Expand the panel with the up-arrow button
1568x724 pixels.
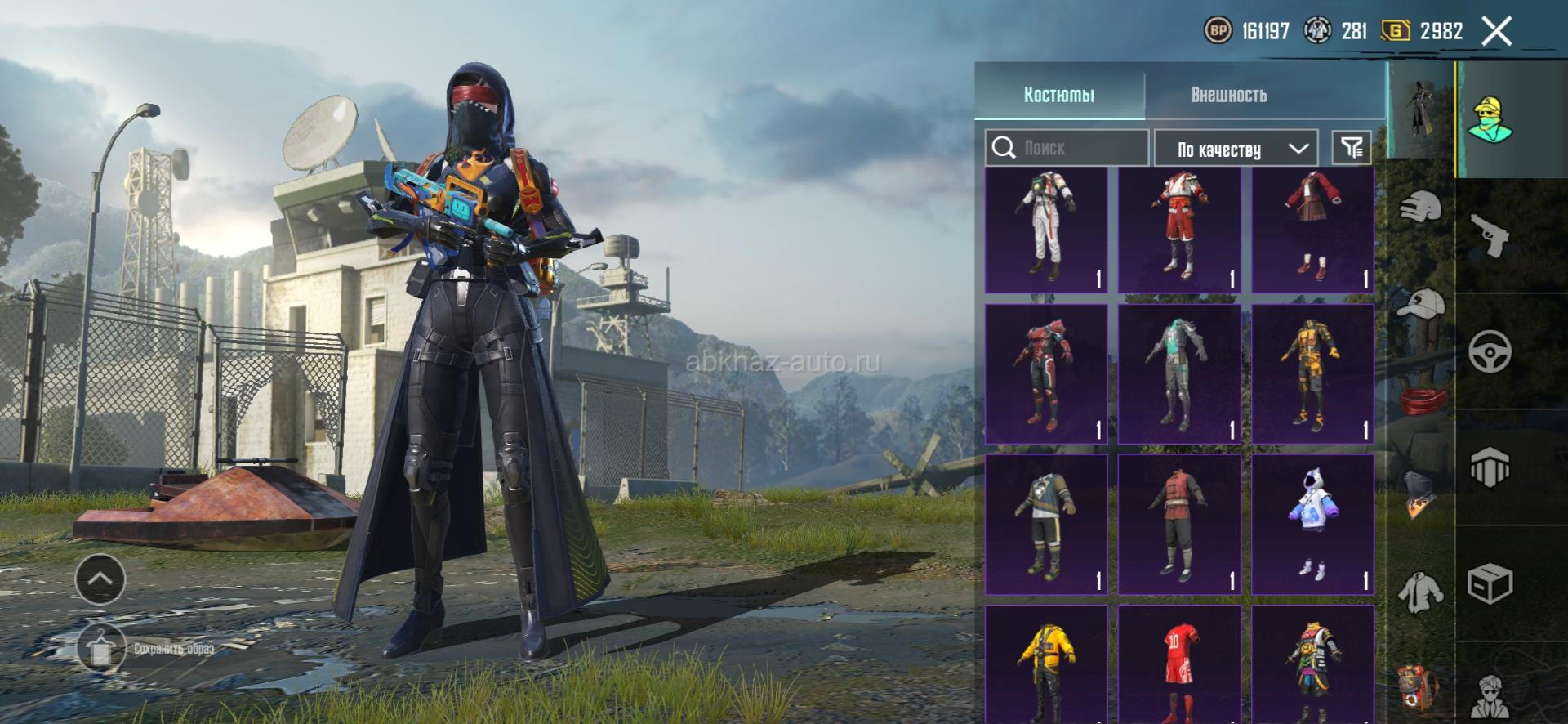tap(100, 579)
